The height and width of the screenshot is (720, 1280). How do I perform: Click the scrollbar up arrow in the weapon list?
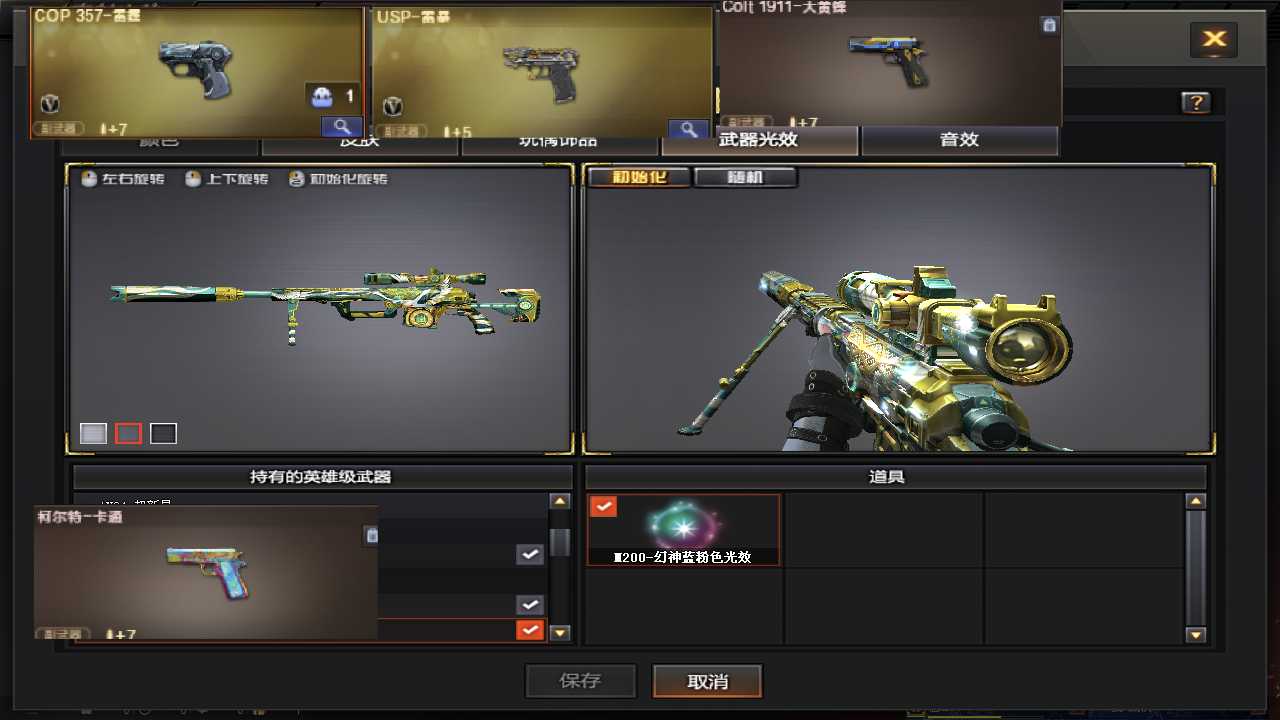(x=560, y=500)
